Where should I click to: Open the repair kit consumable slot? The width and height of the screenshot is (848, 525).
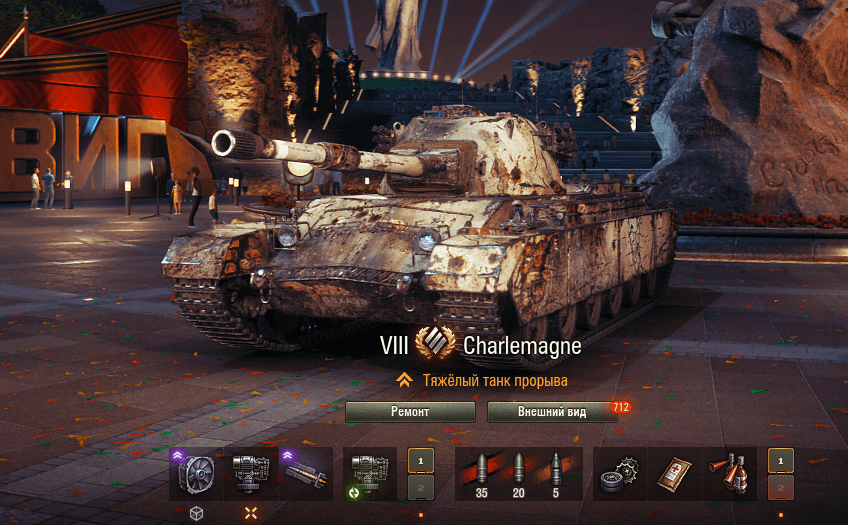click(x=620, y=473)
